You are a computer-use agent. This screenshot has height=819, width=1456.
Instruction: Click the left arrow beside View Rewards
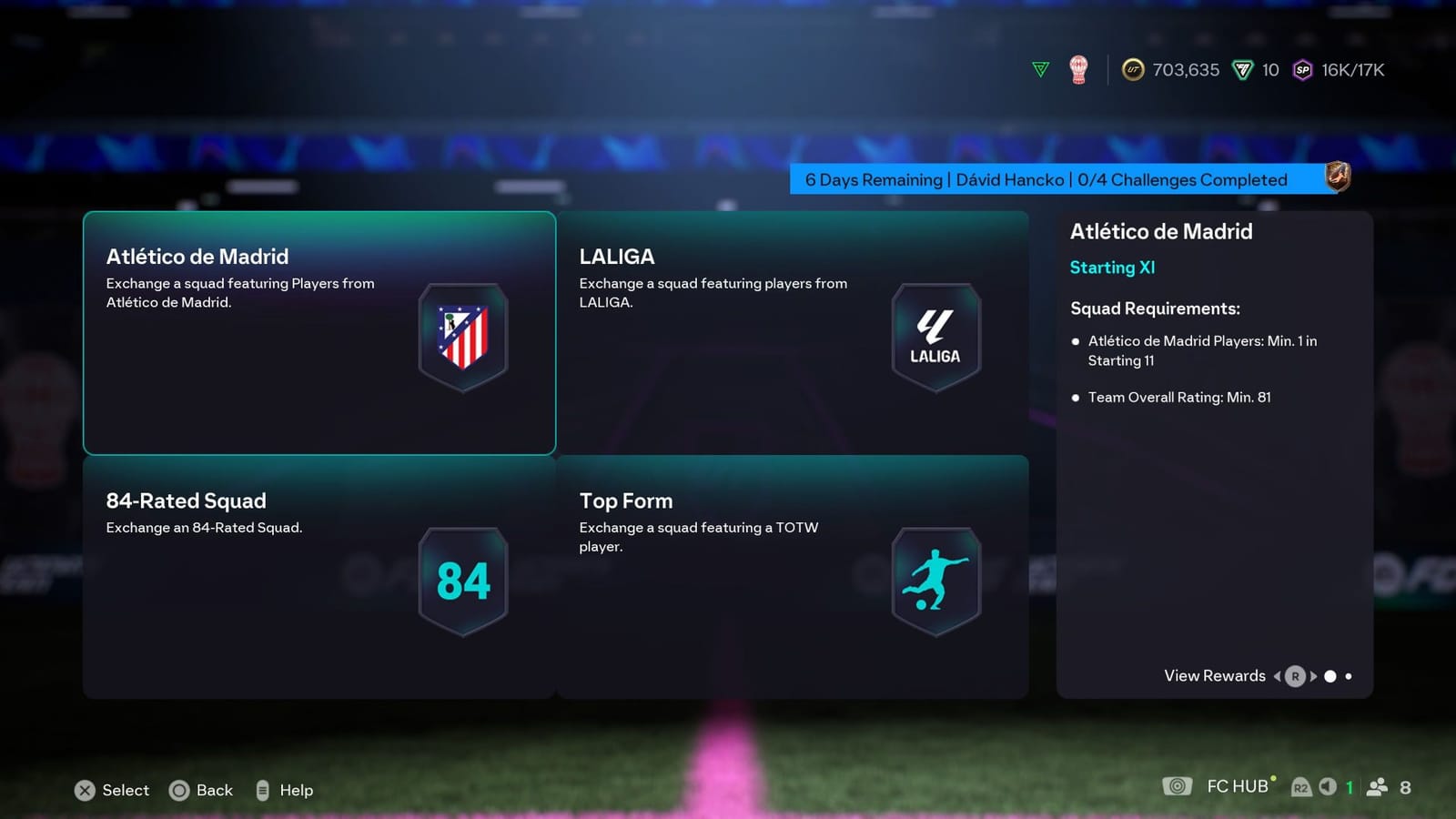[1278, 676]
